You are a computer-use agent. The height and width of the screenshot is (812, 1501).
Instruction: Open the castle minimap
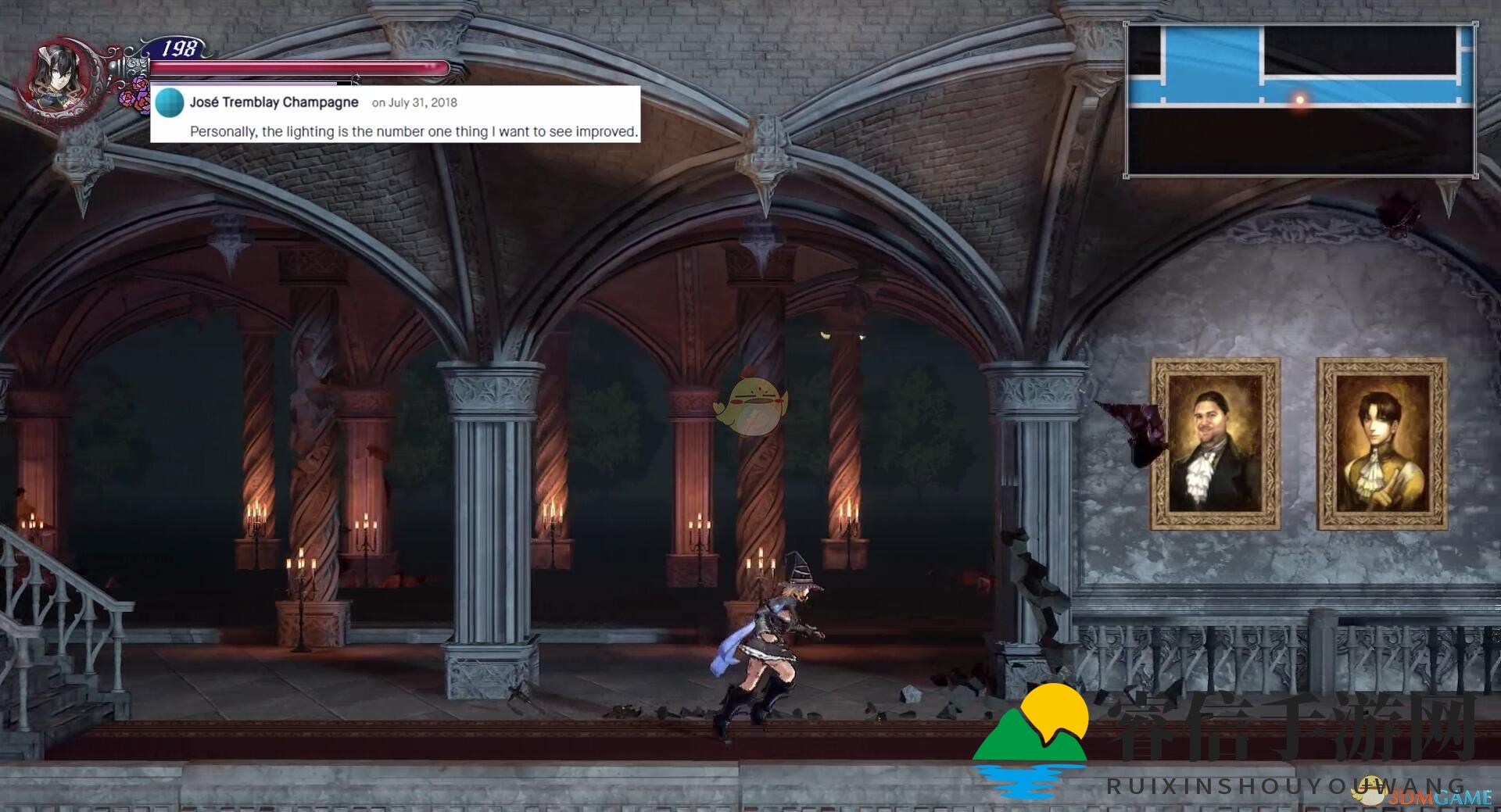(1301, 100)
